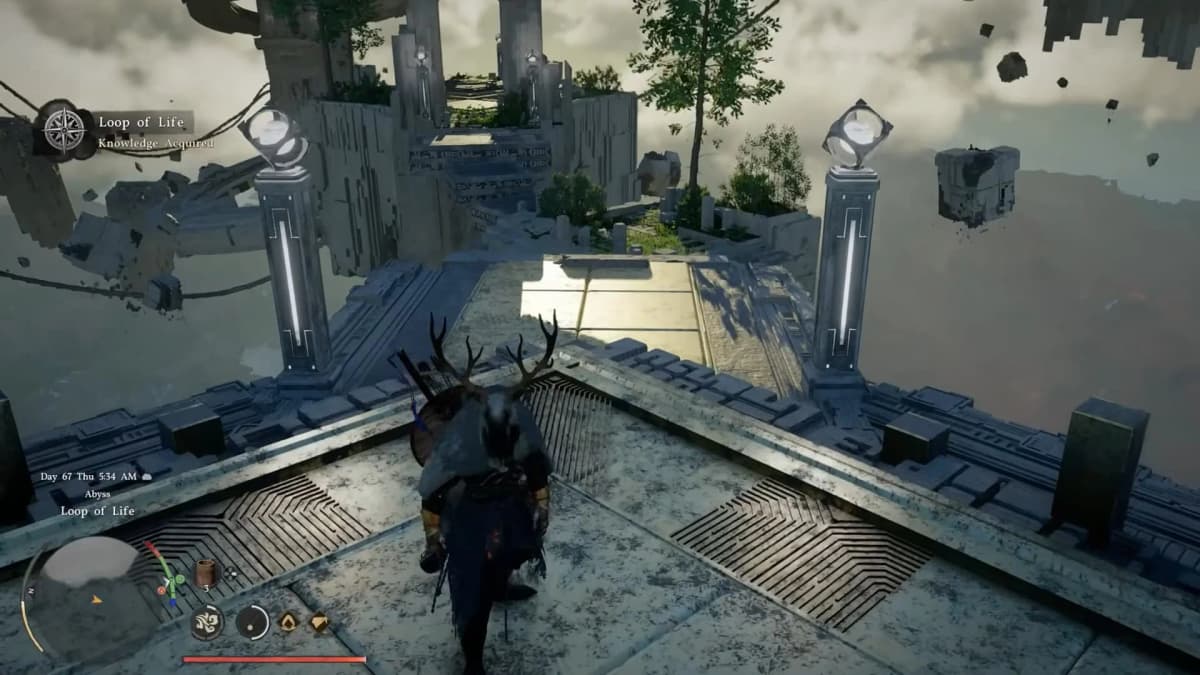1200x675 pixels.
Task: Open the Loop of Life knowledge notification
Action: tap(141, 123)
